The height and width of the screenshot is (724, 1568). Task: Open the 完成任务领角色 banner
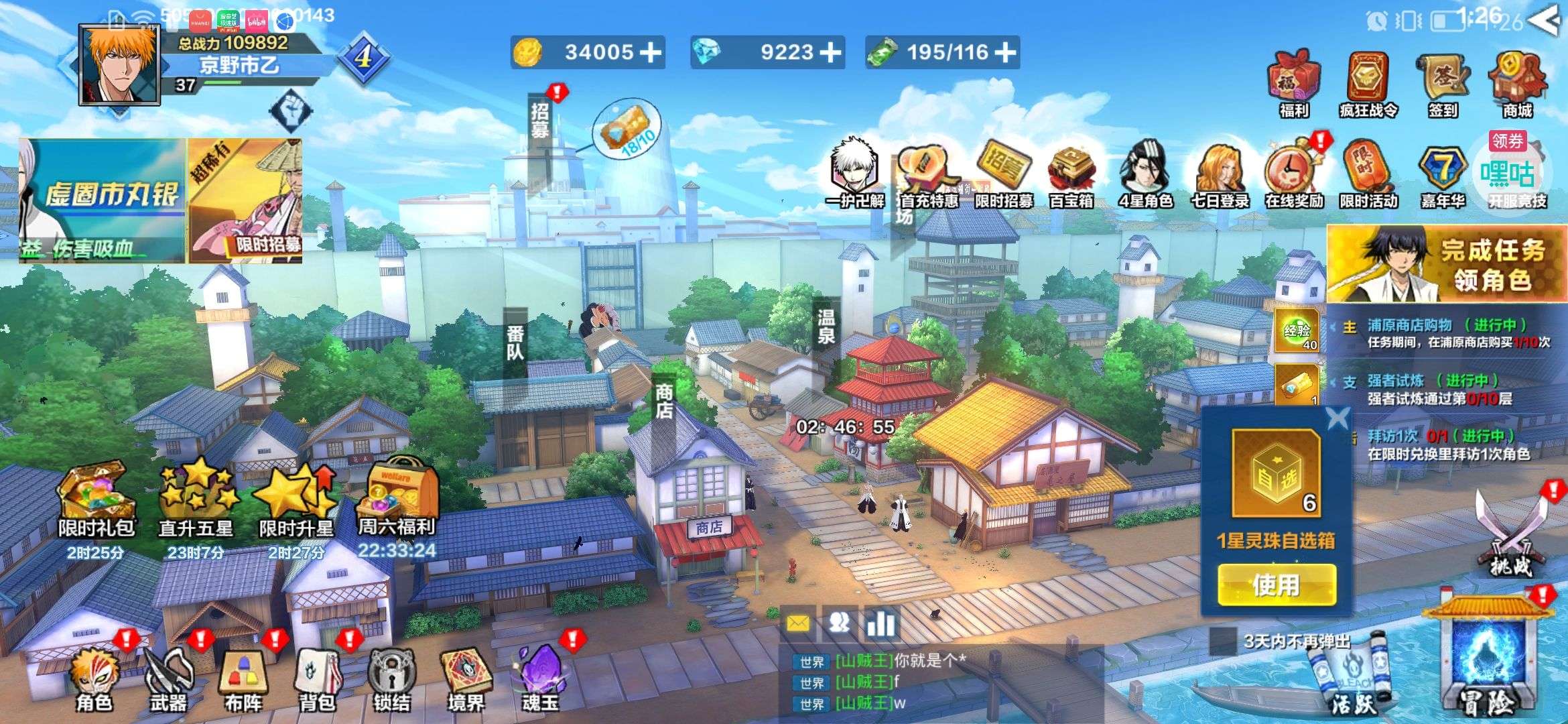(x=1446, y=264)
